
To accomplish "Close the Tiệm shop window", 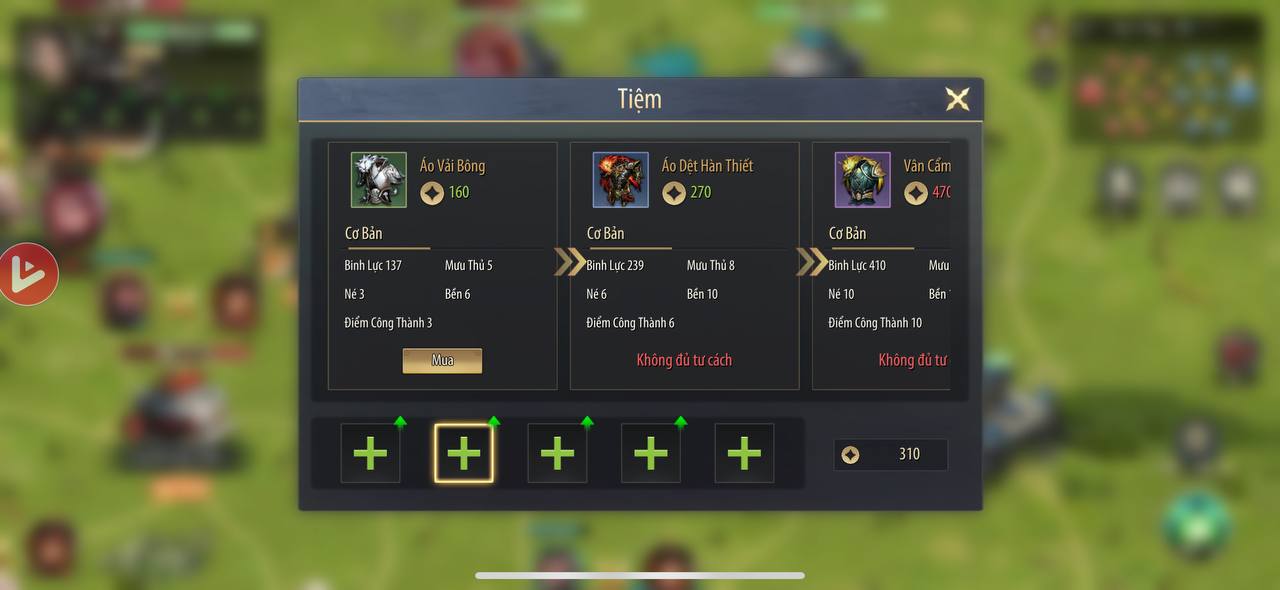I will (x=957, y=99).
